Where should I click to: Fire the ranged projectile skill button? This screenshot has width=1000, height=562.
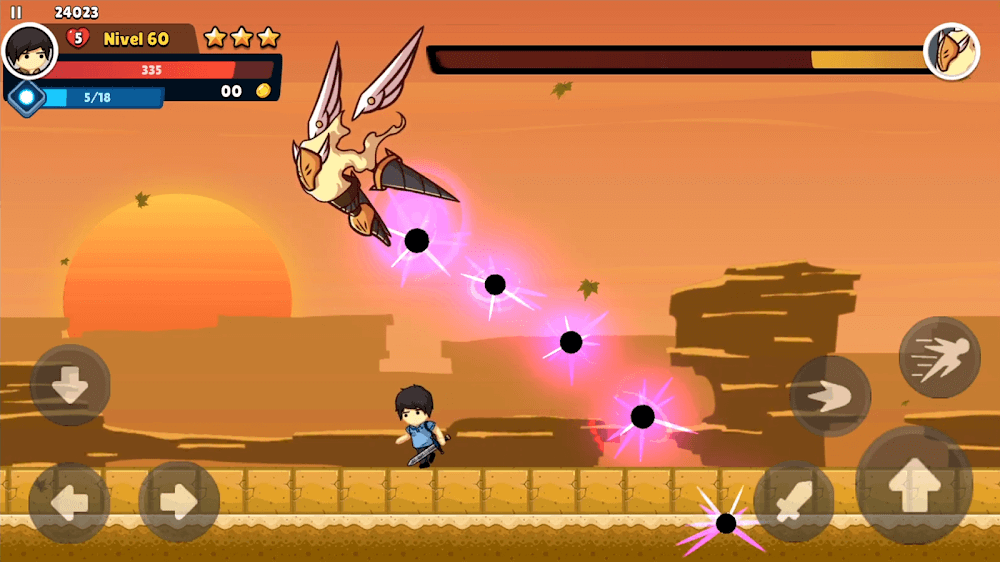pyautogui.click(x=830, y=396)
